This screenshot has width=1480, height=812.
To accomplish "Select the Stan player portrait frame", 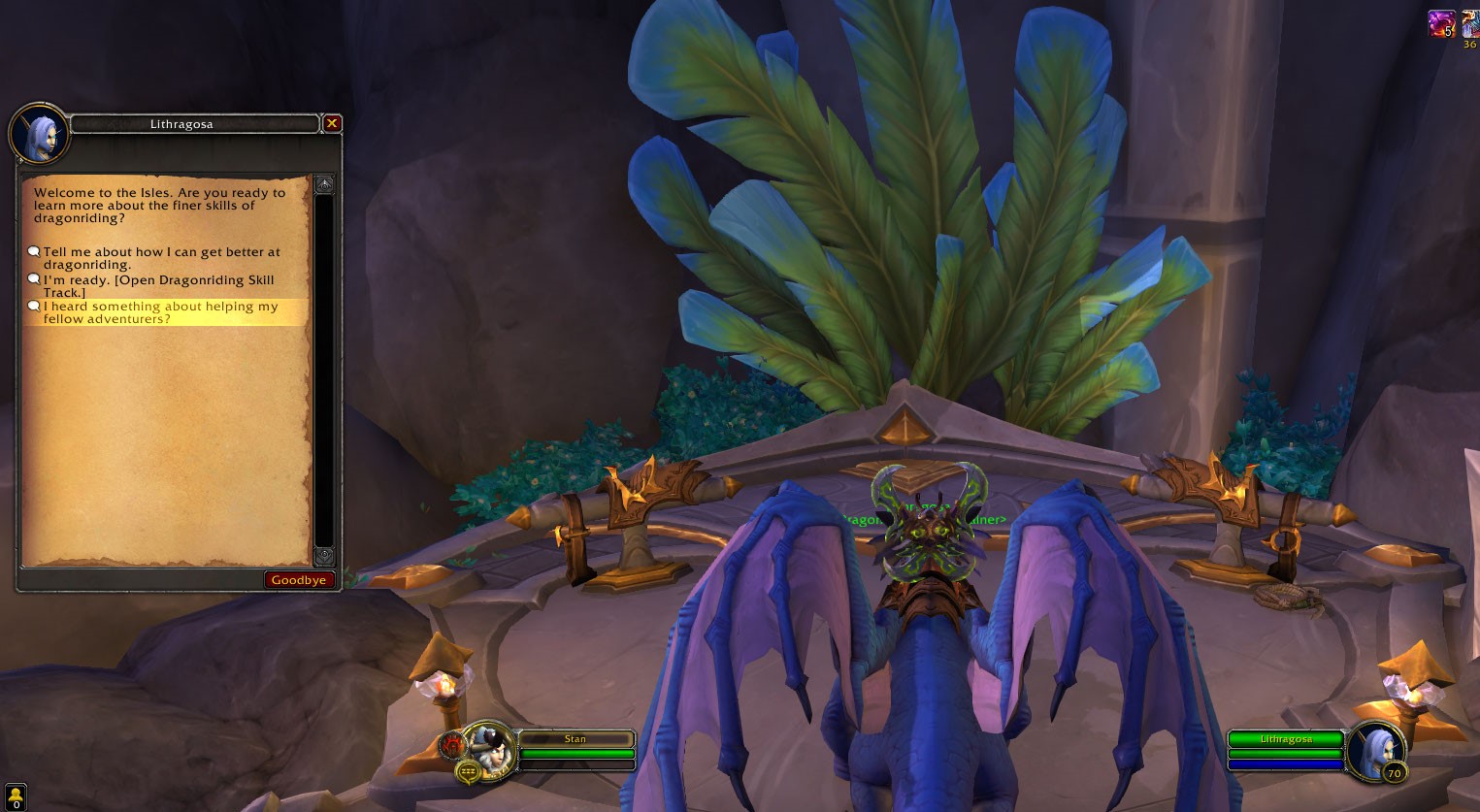I will 492,748.
